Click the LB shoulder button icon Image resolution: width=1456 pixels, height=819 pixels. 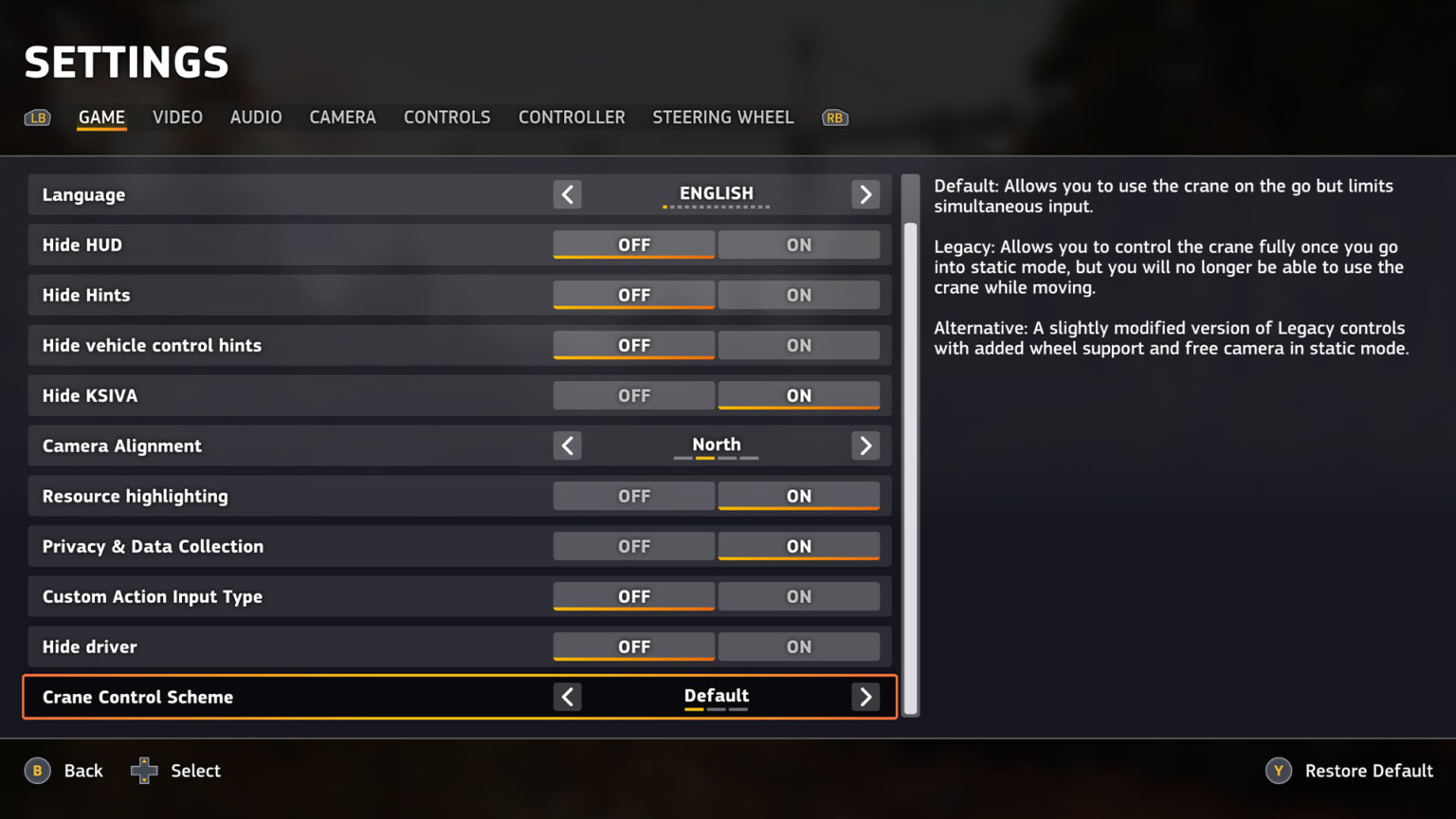pos(38,118)
